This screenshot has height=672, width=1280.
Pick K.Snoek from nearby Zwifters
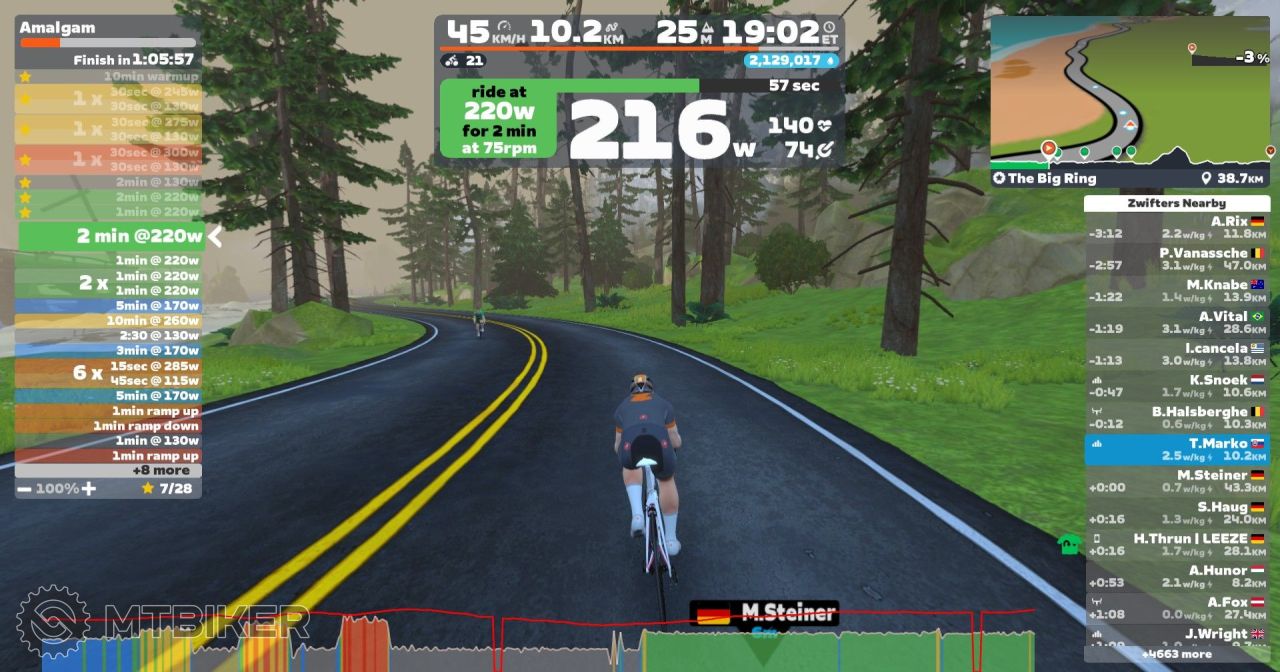(x=1176, y=386)
